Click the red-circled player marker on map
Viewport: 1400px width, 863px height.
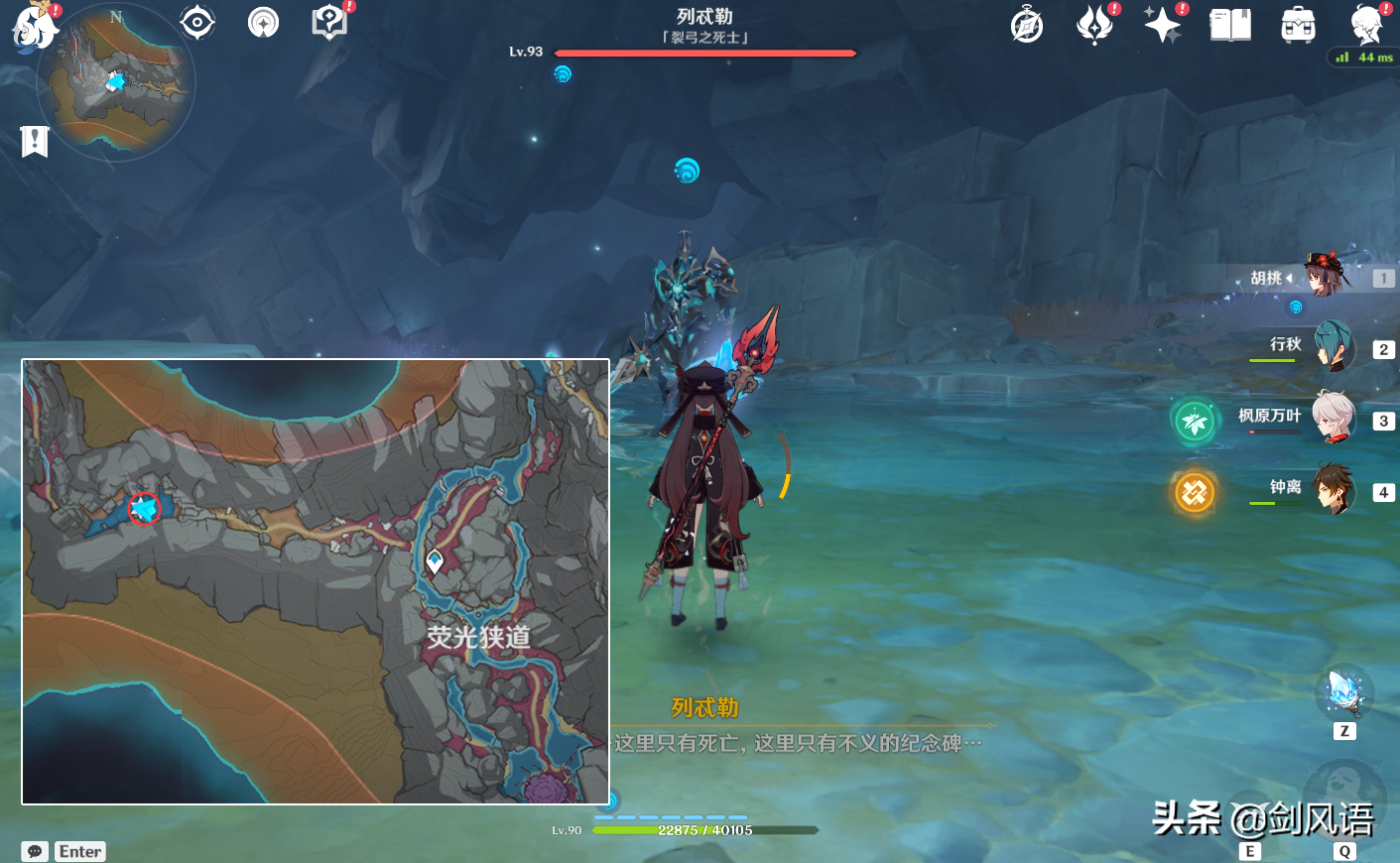pos(144,509)
